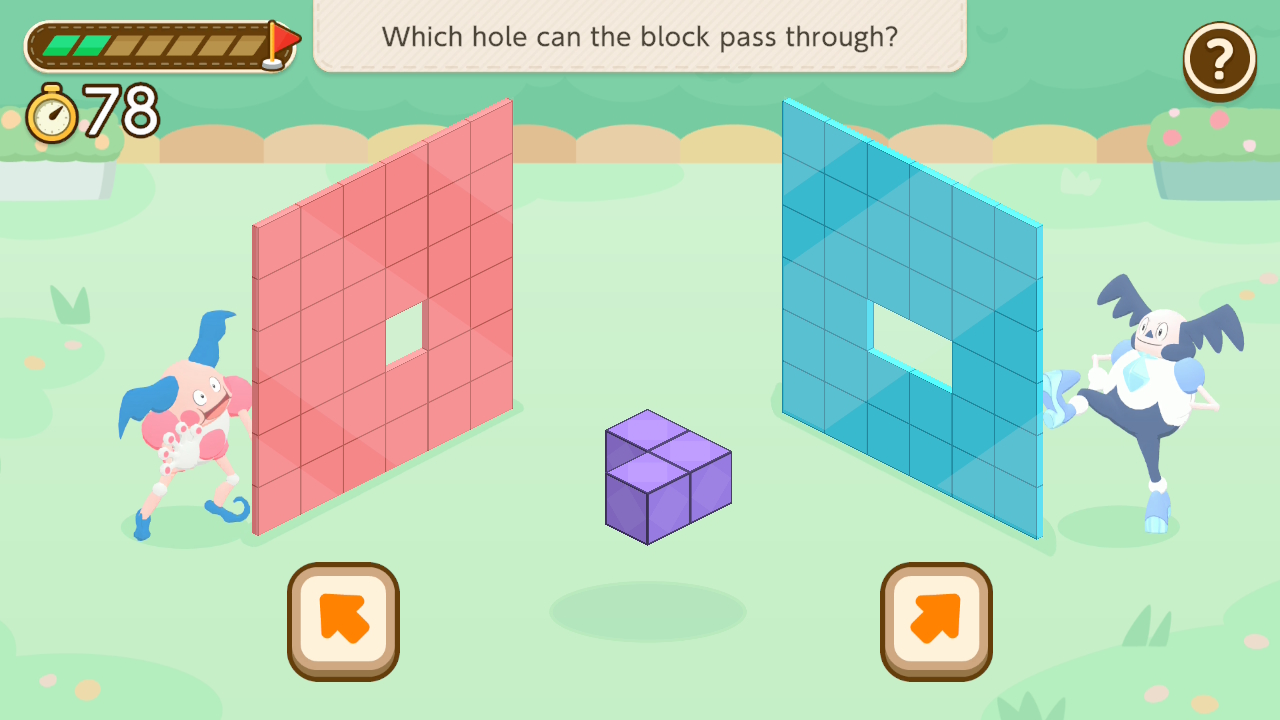Choose the up-left arrow answer button
The height and width of the screenshot is (720, 1280).
tap(343, 620)
